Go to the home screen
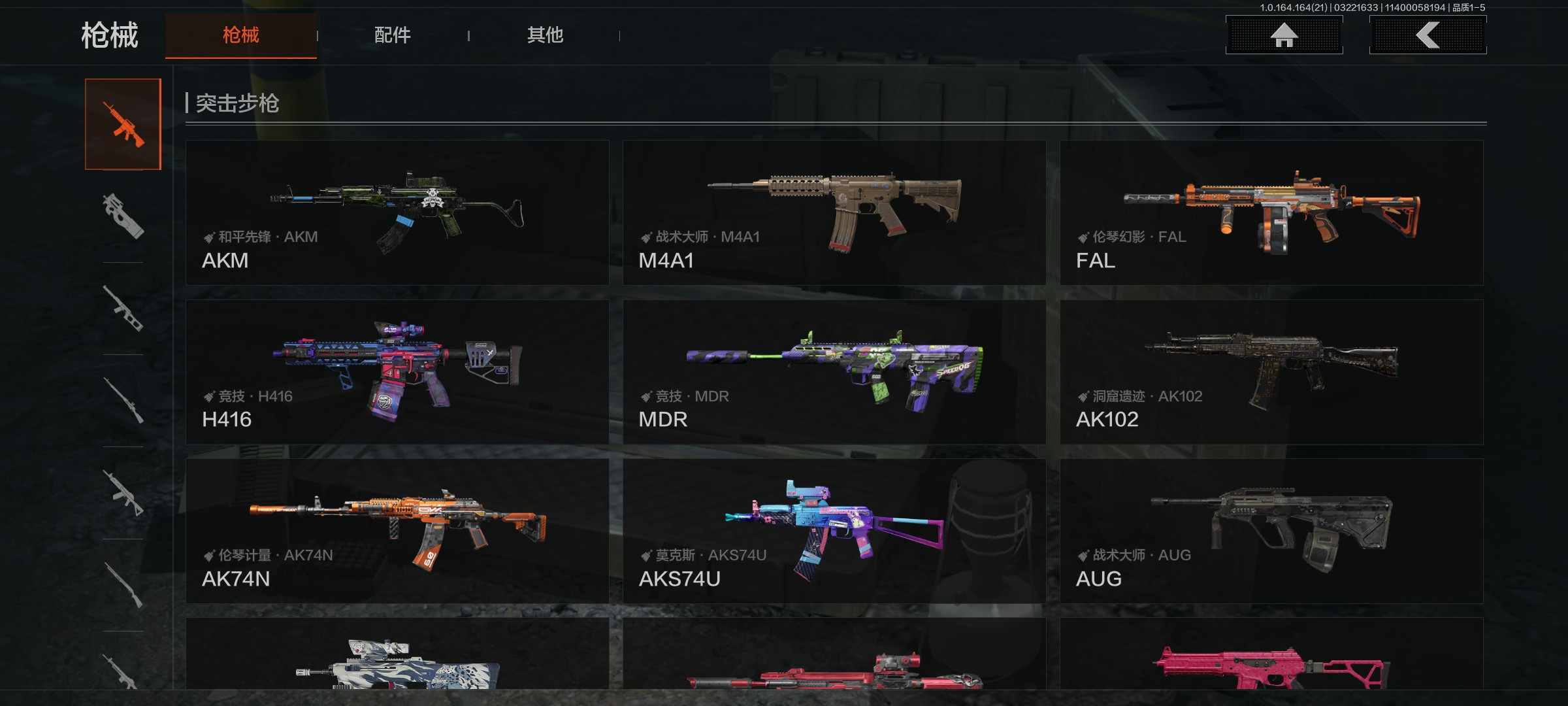The image size is (1568, 706). pos(1284,35)
